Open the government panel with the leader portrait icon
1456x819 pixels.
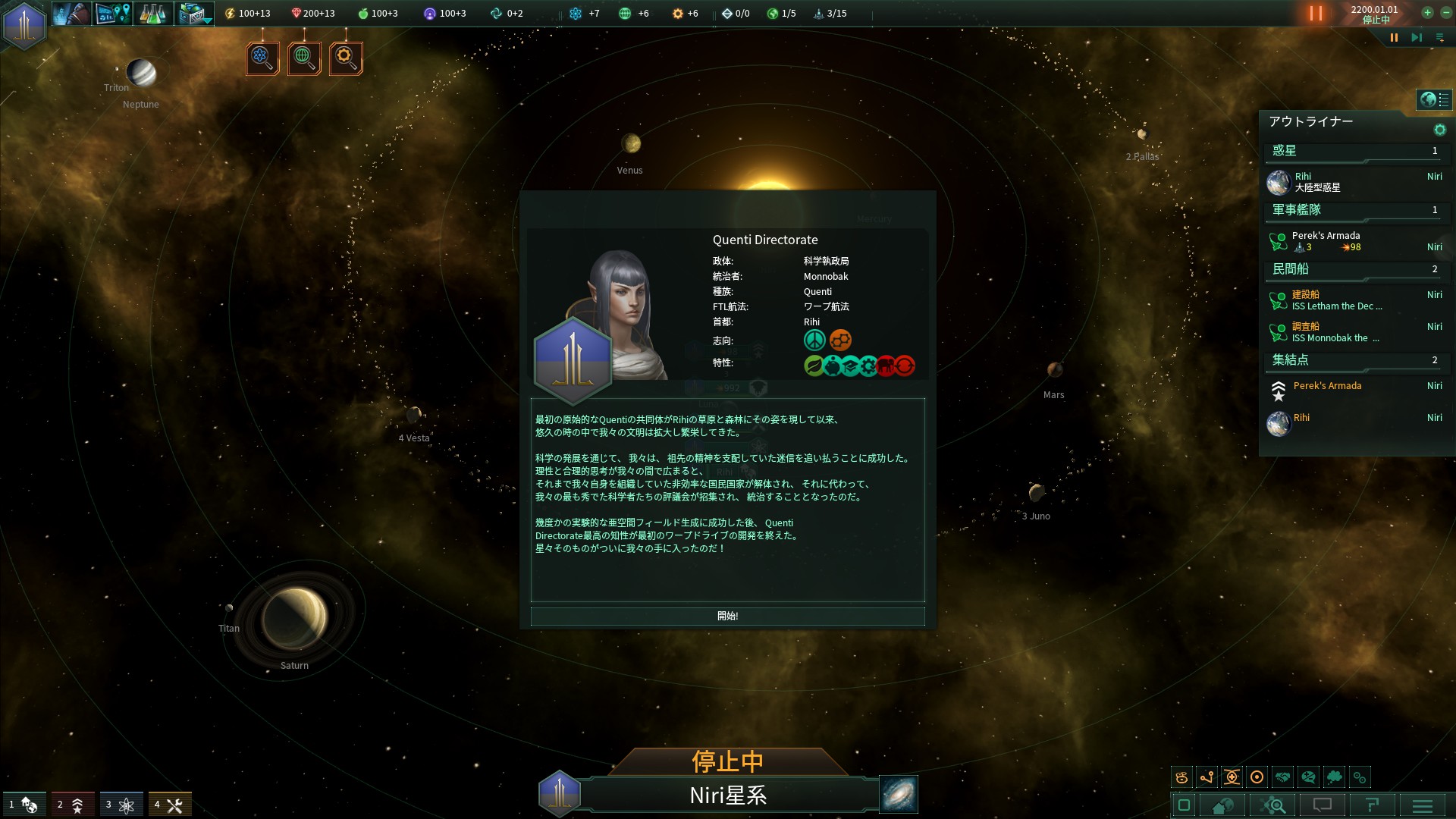point(72,13)
